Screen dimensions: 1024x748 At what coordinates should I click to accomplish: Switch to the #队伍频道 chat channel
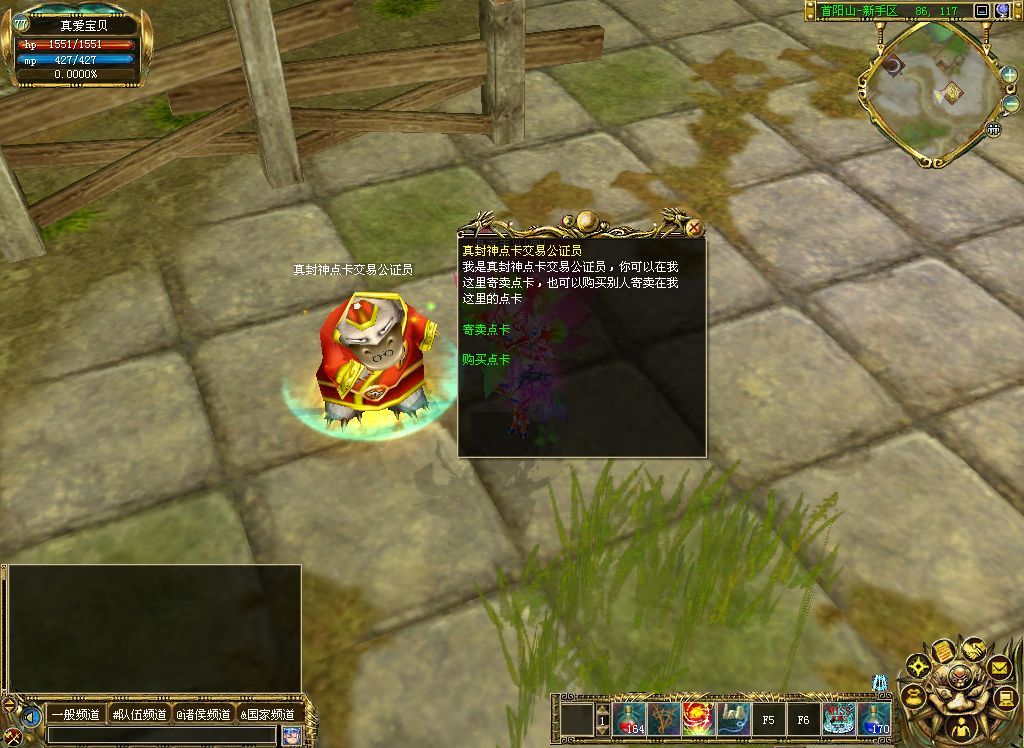139,714
